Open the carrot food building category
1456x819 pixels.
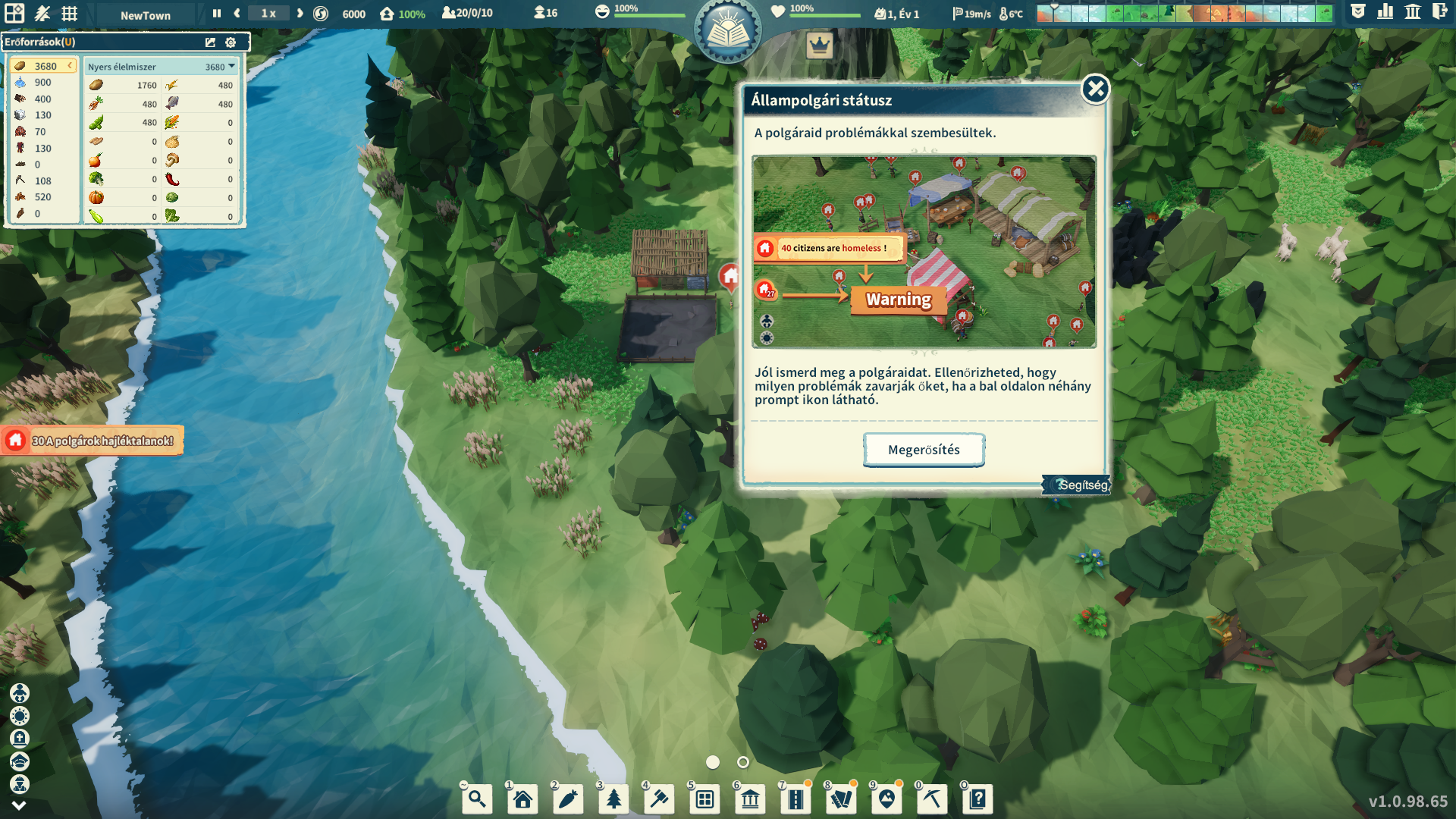[568, 799]
